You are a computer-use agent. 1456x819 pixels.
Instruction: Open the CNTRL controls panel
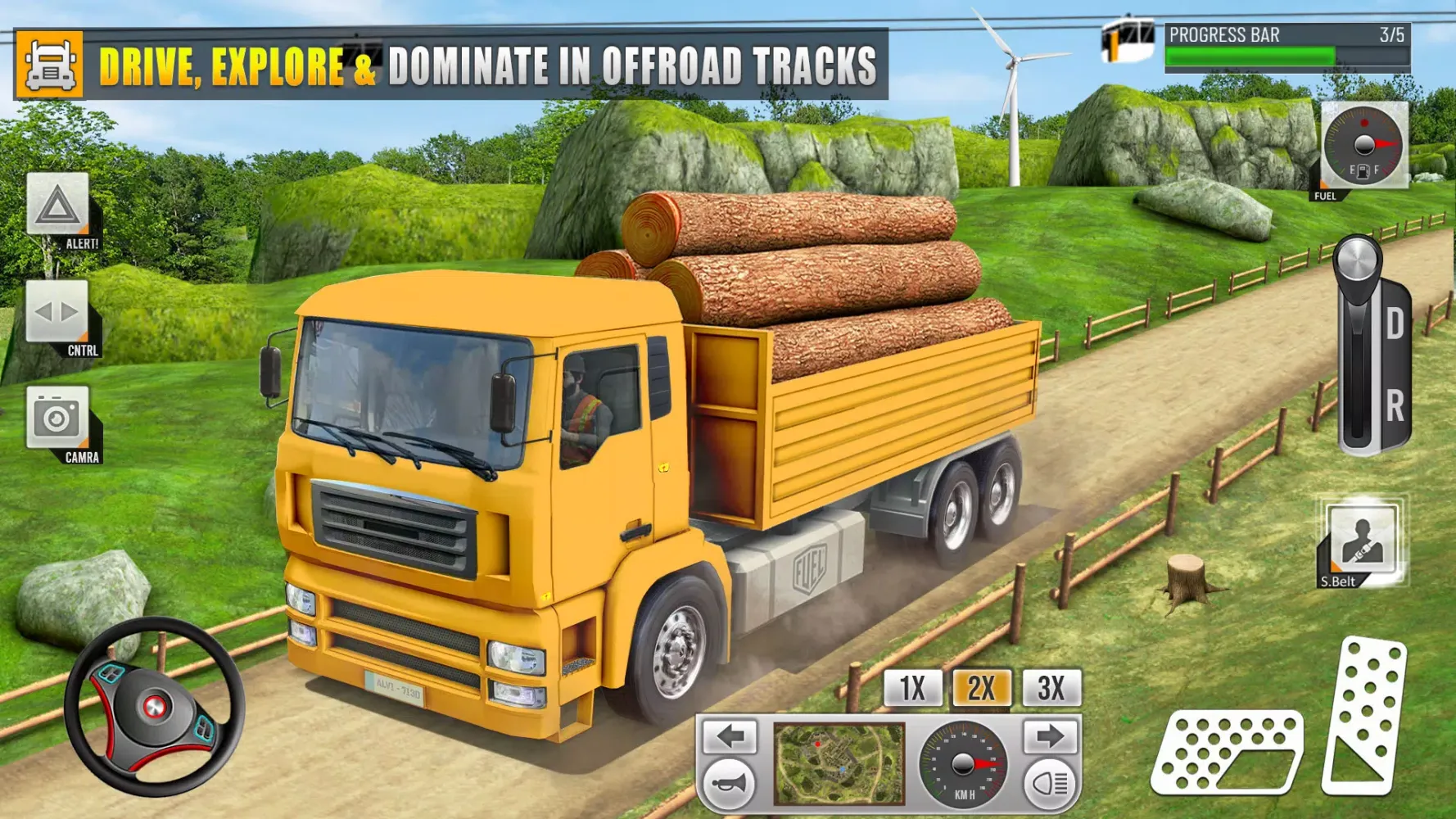[56, 312]
